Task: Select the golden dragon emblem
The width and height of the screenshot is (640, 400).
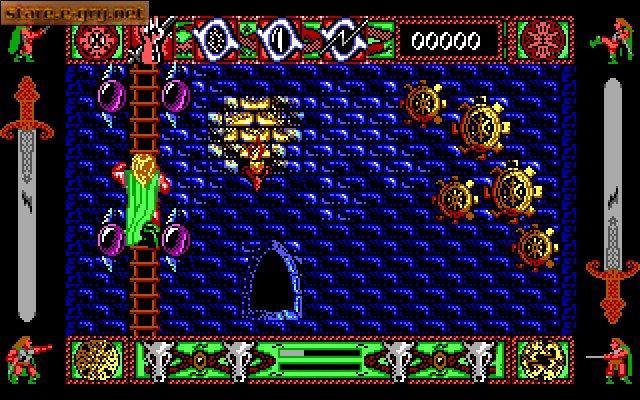Action: click(x=544, y=360)
